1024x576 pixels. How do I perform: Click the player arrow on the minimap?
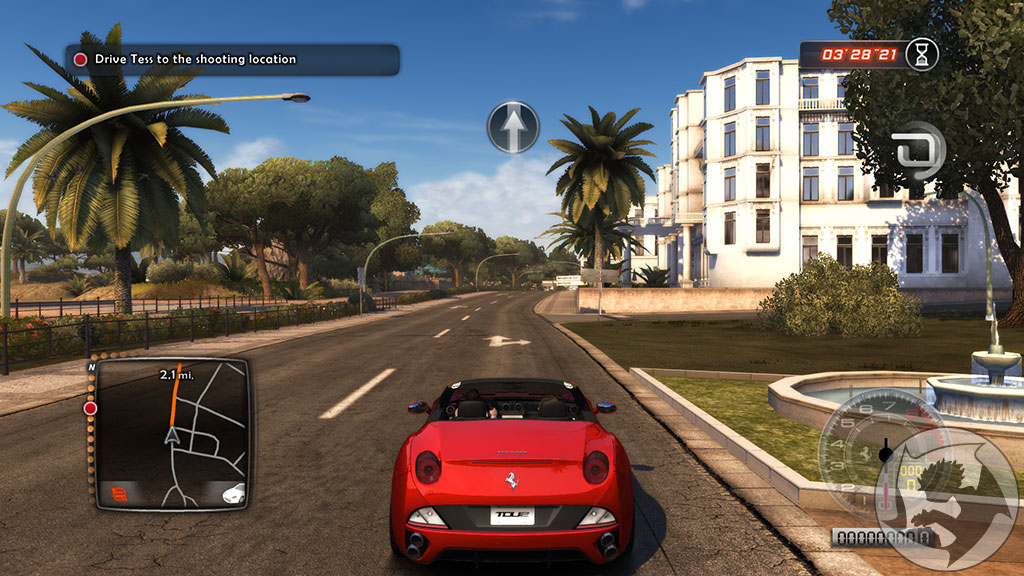[x=173, y=436]
